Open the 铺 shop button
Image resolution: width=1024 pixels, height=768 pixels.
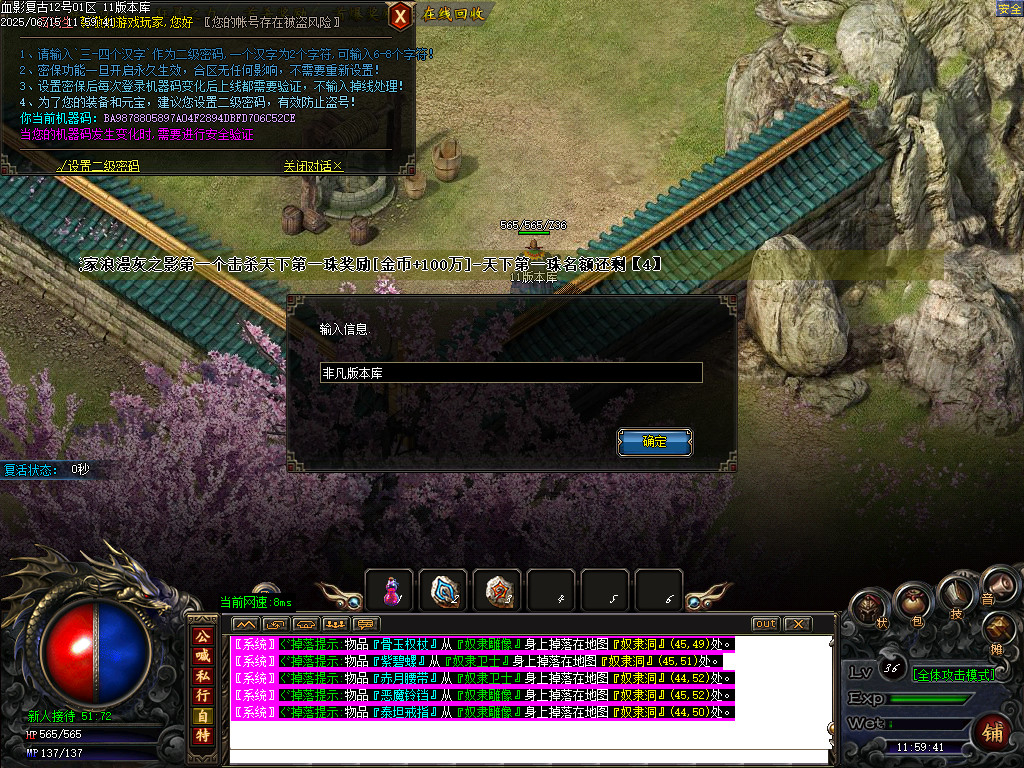[994, 731]
